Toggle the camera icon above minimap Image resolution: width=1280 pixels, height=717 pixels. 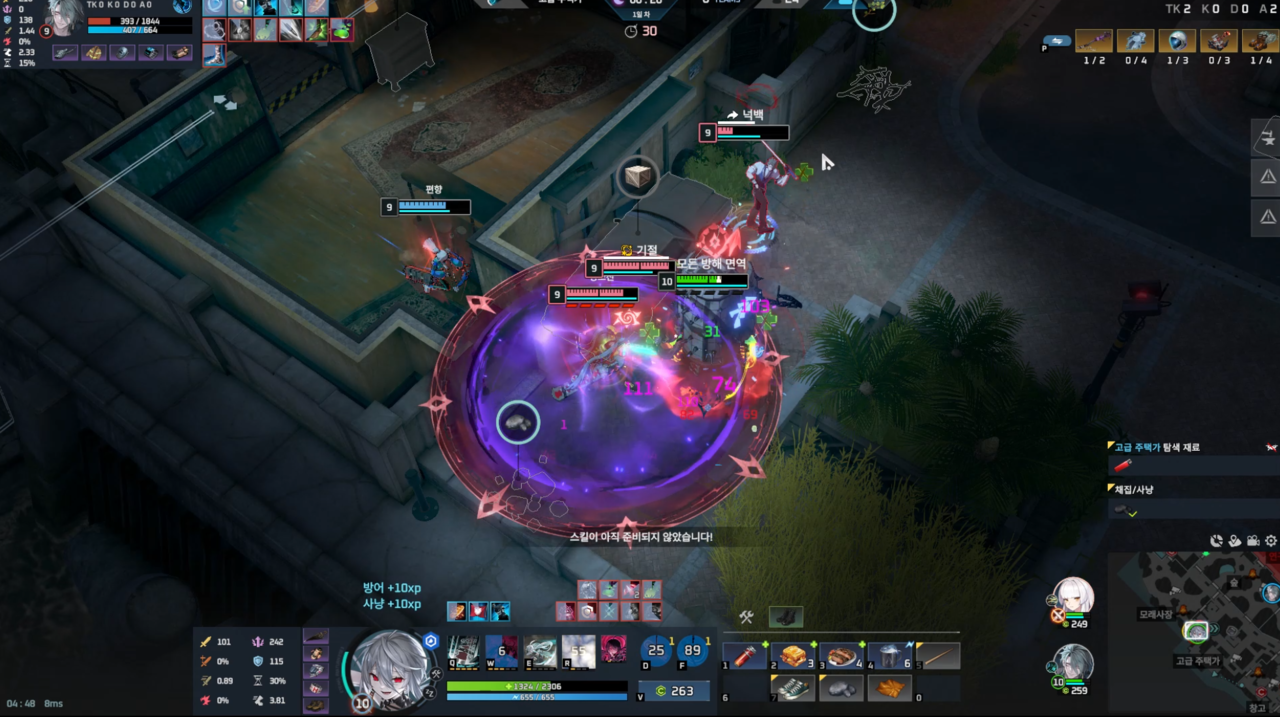[1253, 541]
